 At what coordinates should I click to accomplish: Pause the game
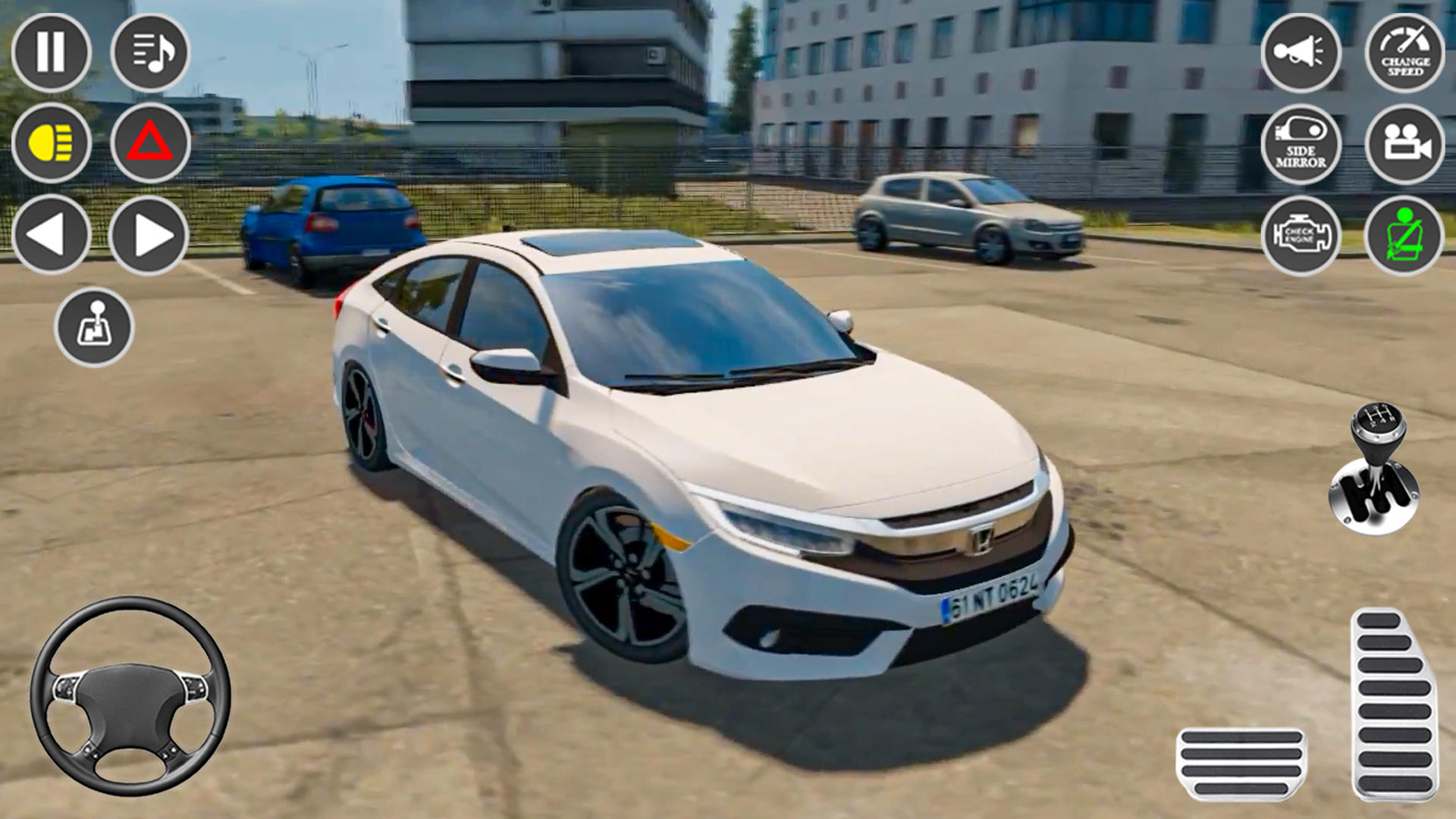pos(50,53)
